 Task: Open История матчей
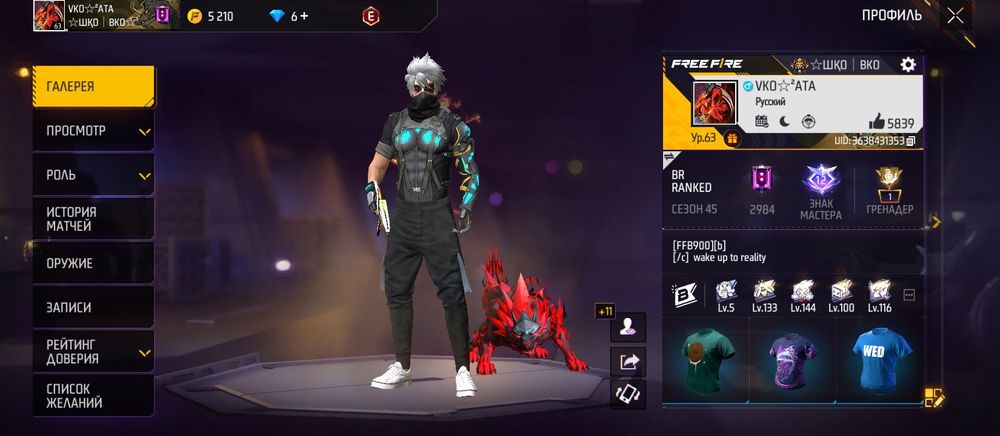pyautogui.click(x=92, y=219)
